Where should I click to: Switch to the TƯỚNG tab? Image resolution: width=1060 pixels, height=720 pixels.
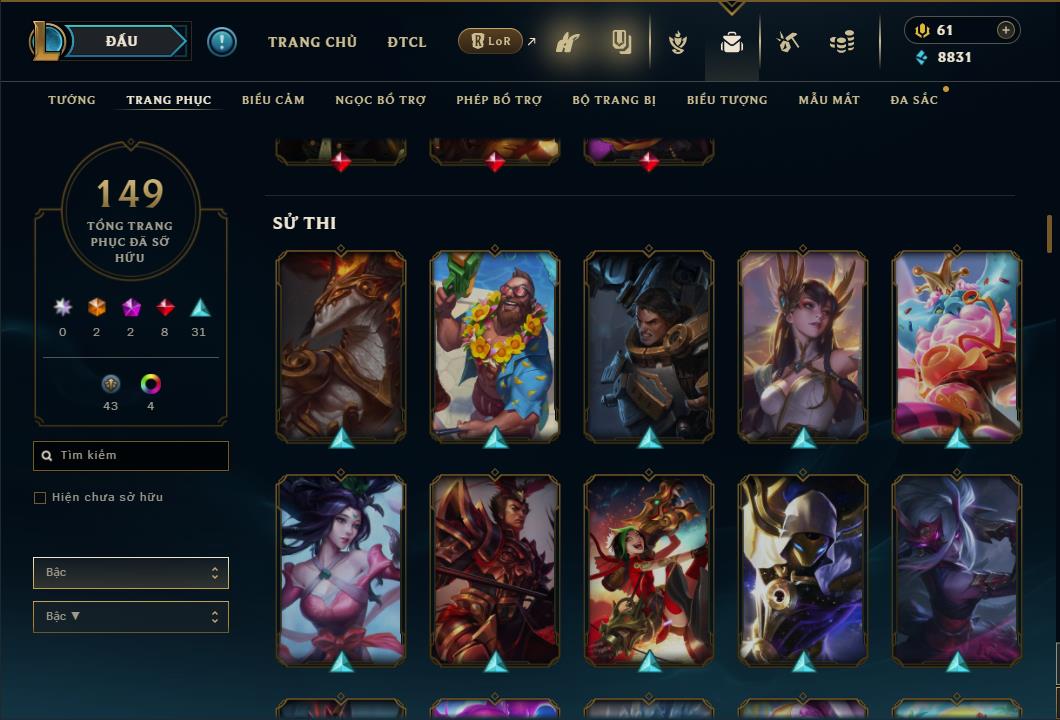point(72,100)
